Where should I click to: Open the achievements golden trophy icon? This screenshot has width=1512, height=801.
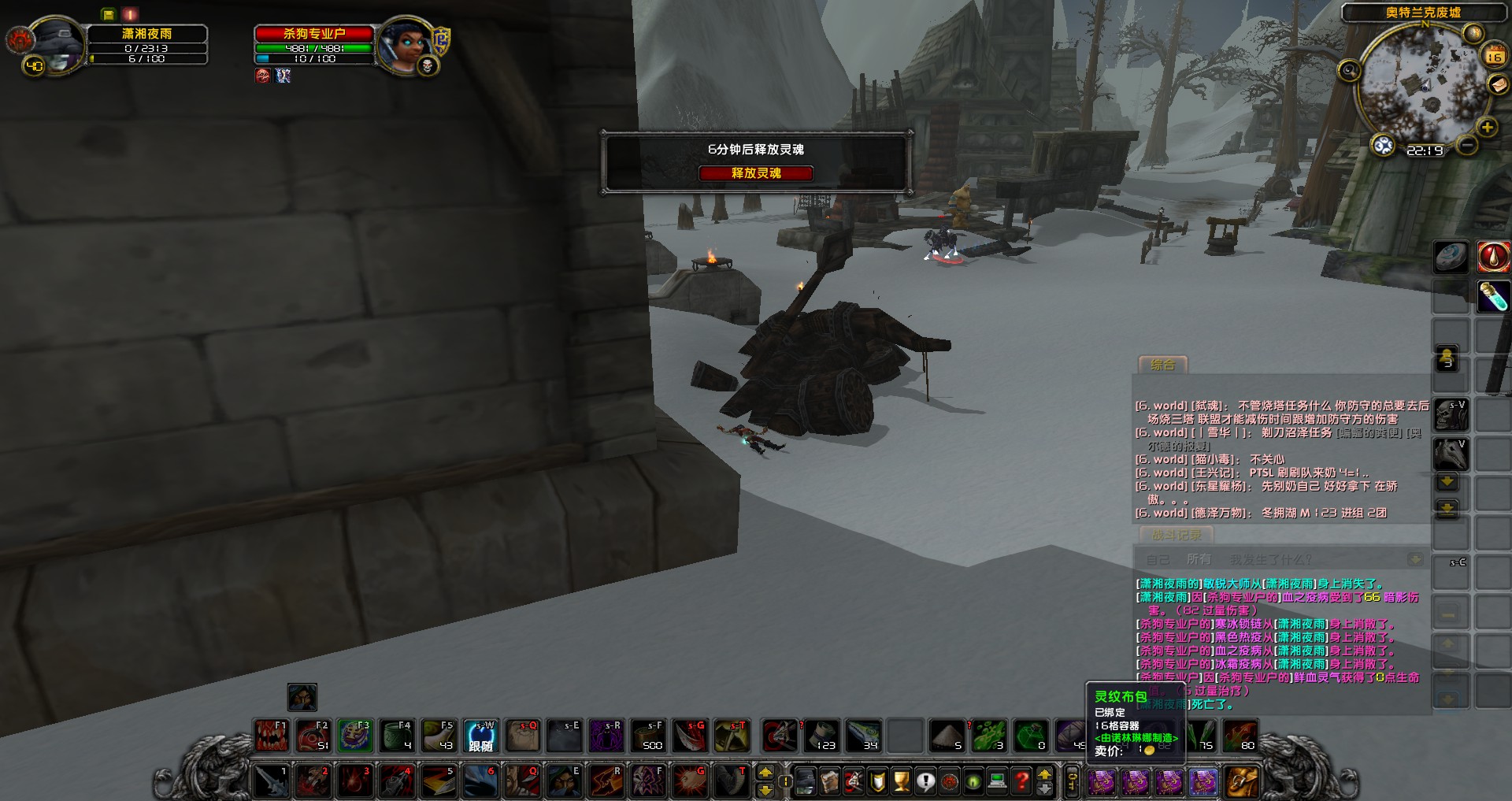click(x=901, y=781)
